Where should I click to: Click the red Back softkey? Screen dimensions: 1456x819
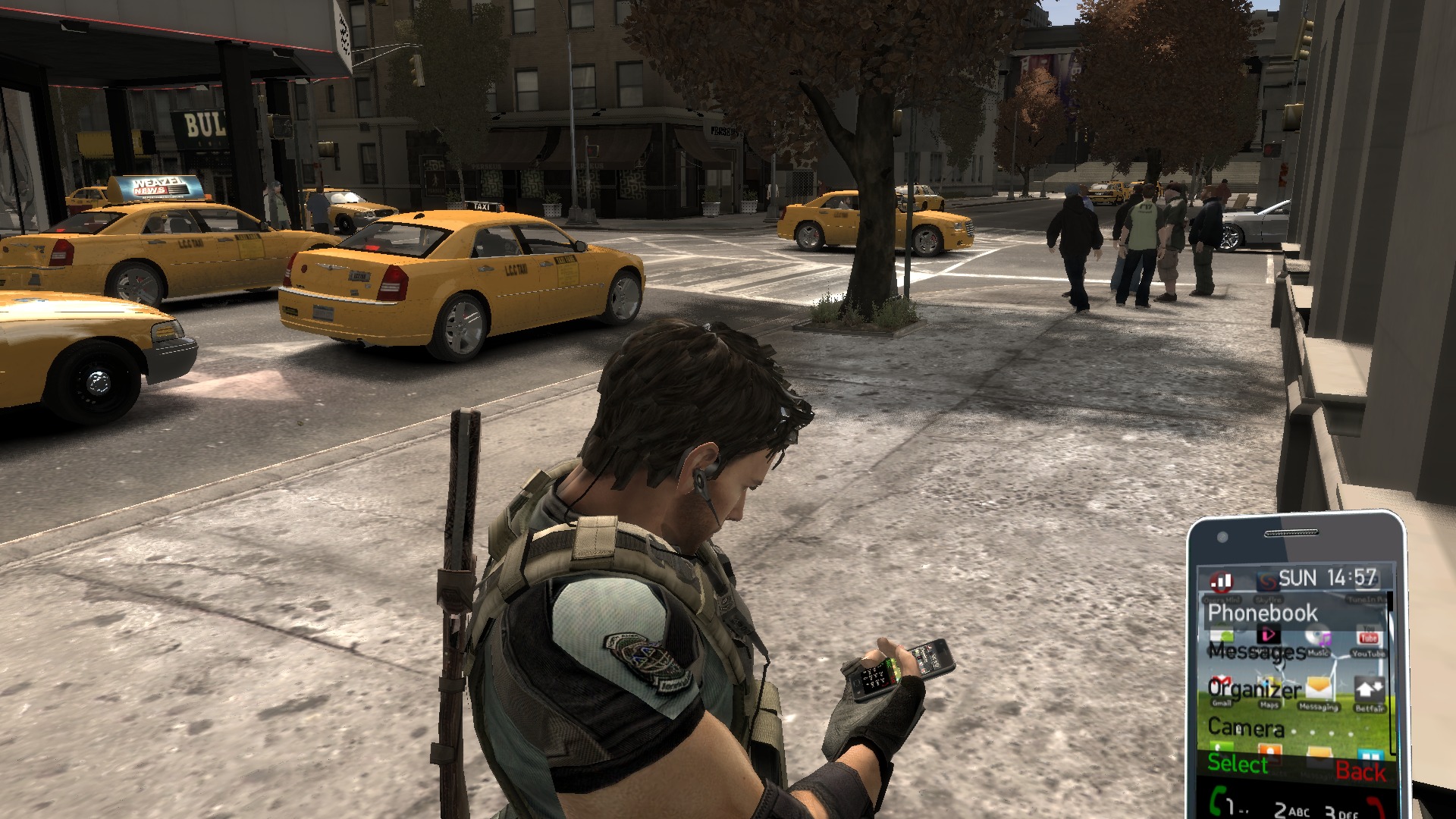pyautogui.click(x=1360, y=771)
